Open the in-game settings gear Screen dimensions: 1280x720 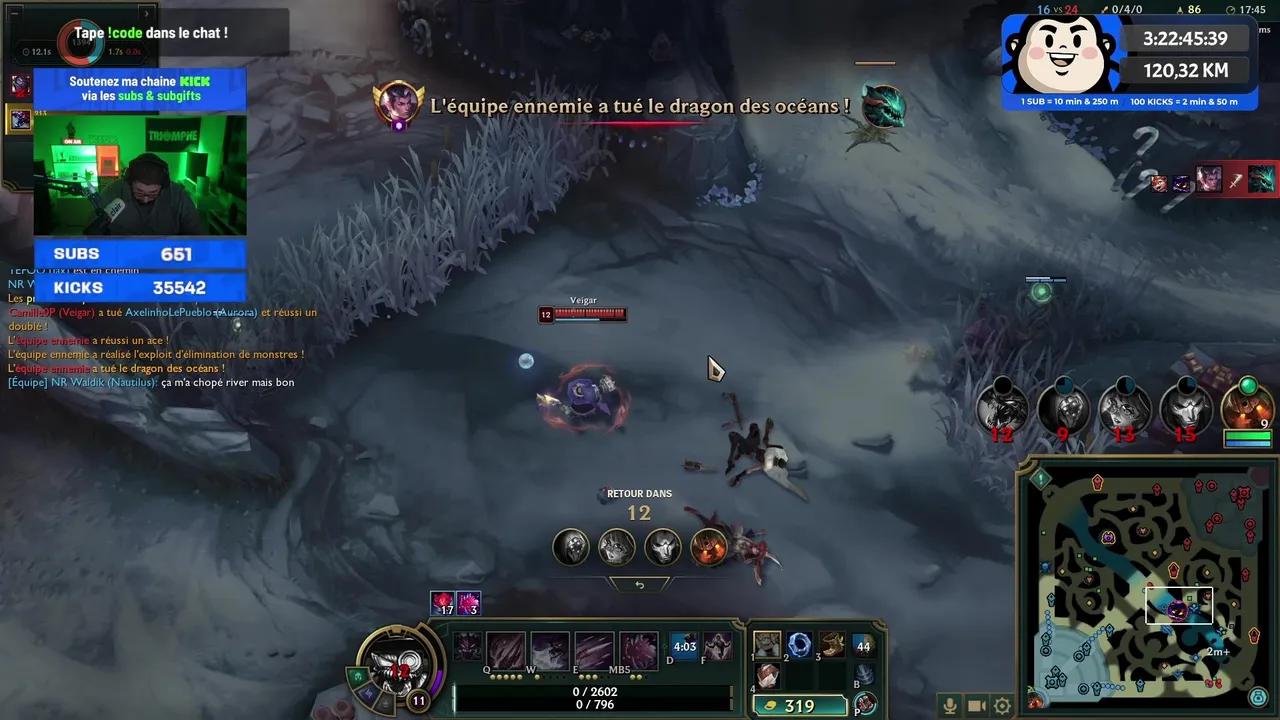tap(1002, 704)
